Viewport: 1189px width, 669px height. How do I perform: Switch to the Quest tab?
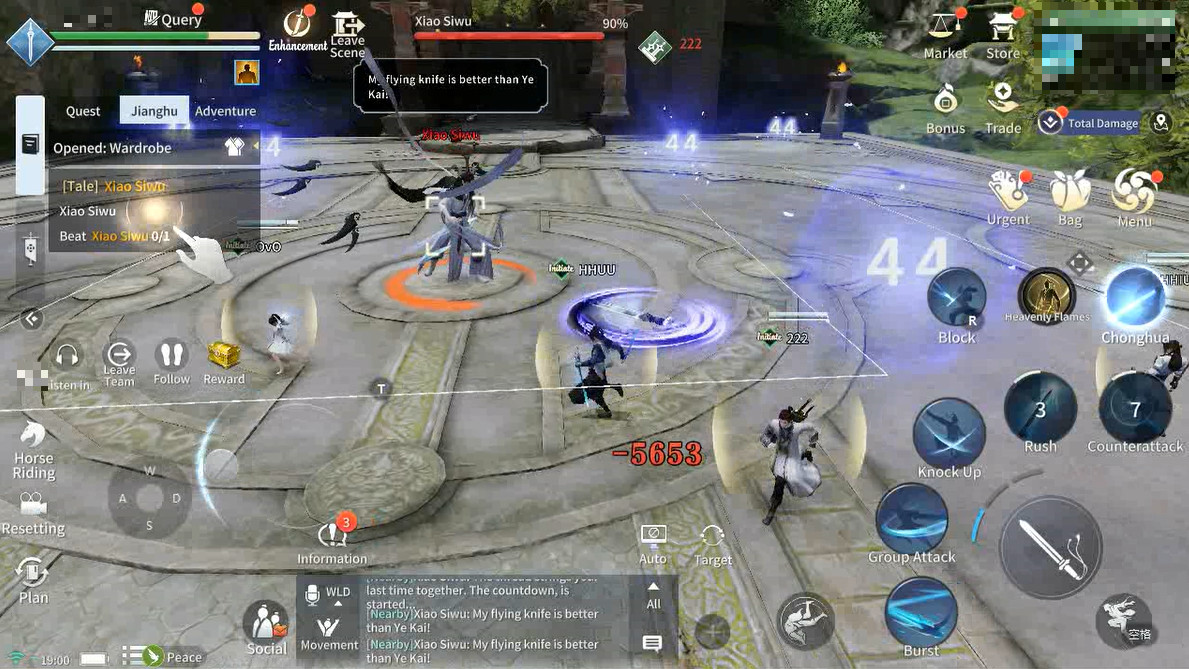point(83,111)
